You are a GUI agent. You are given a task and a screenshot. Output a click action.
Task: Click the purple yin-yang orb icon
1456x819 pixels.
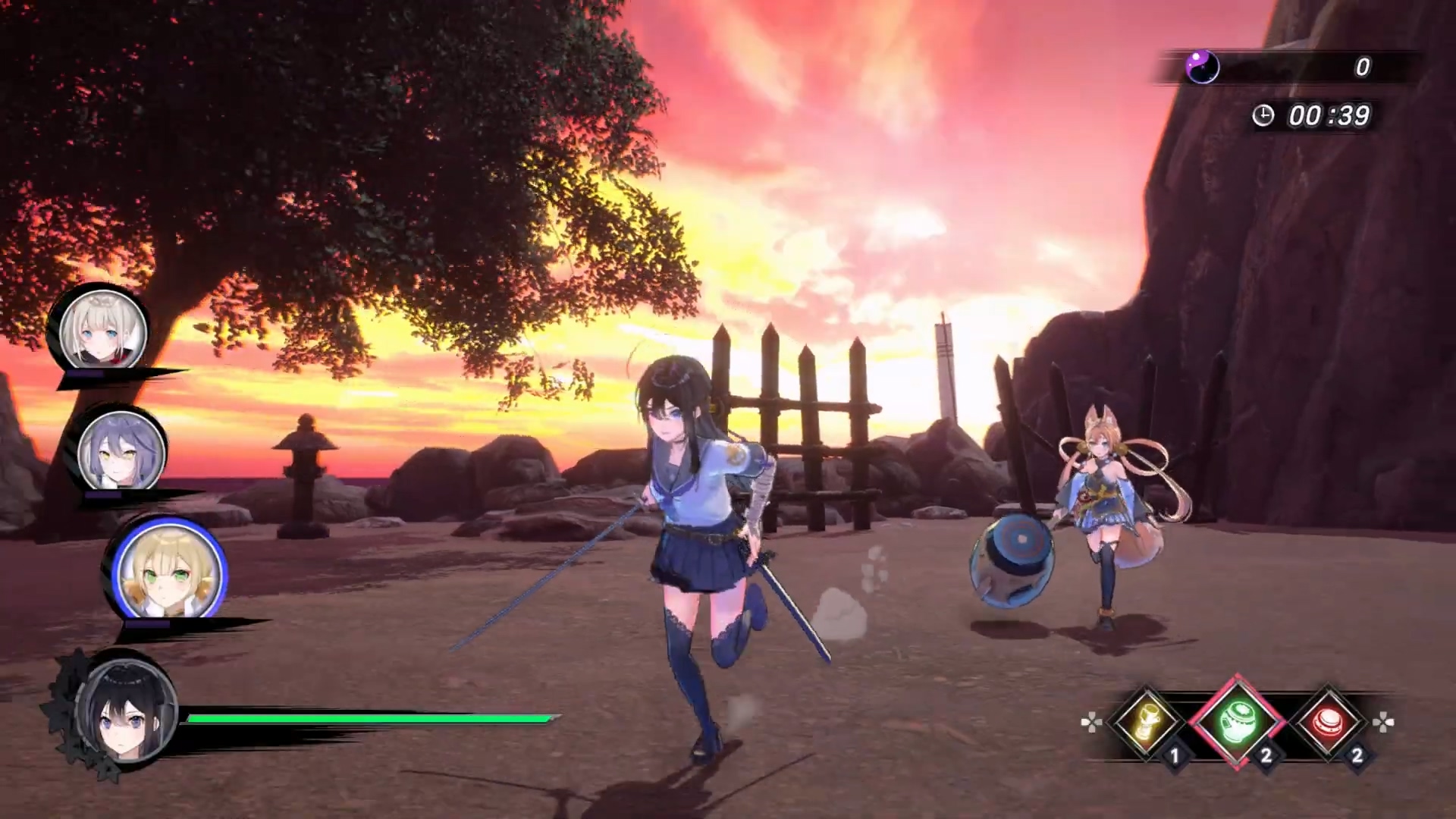pos(1202,67)
